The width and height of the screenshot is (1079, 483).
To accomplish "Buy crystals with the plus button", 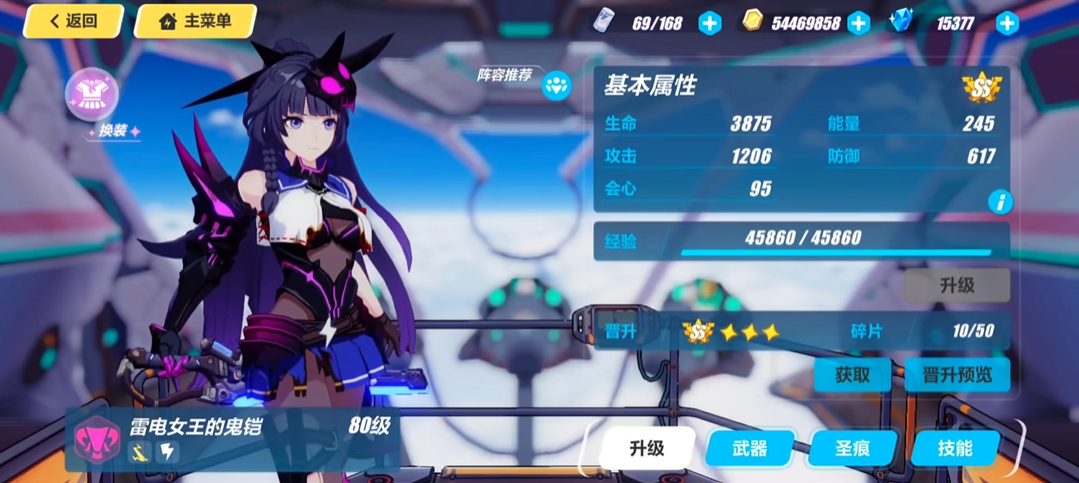I will click(1007, 23).
